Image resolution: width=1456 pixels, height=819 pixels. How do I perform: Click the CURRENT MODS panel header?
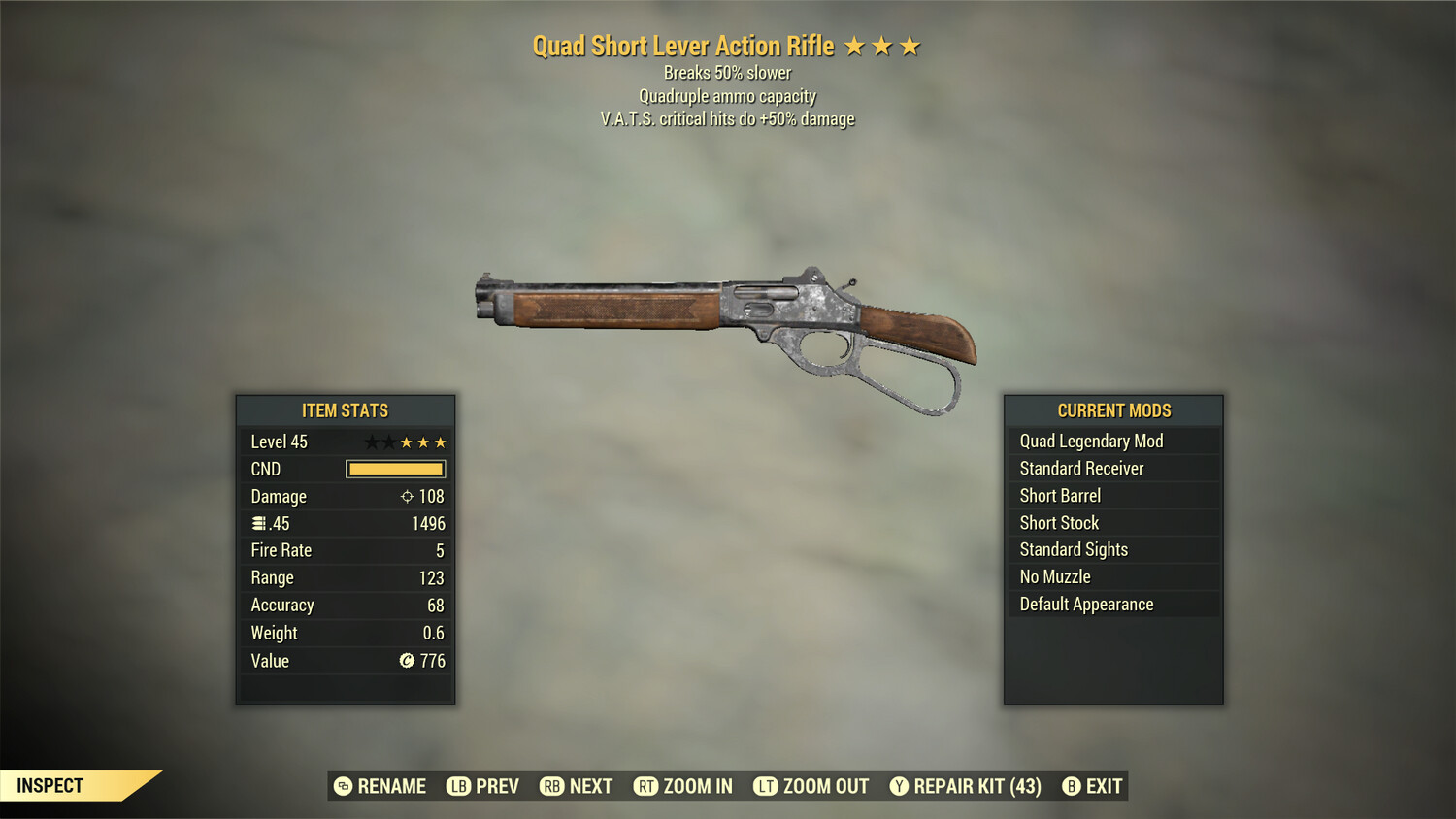1112,409
